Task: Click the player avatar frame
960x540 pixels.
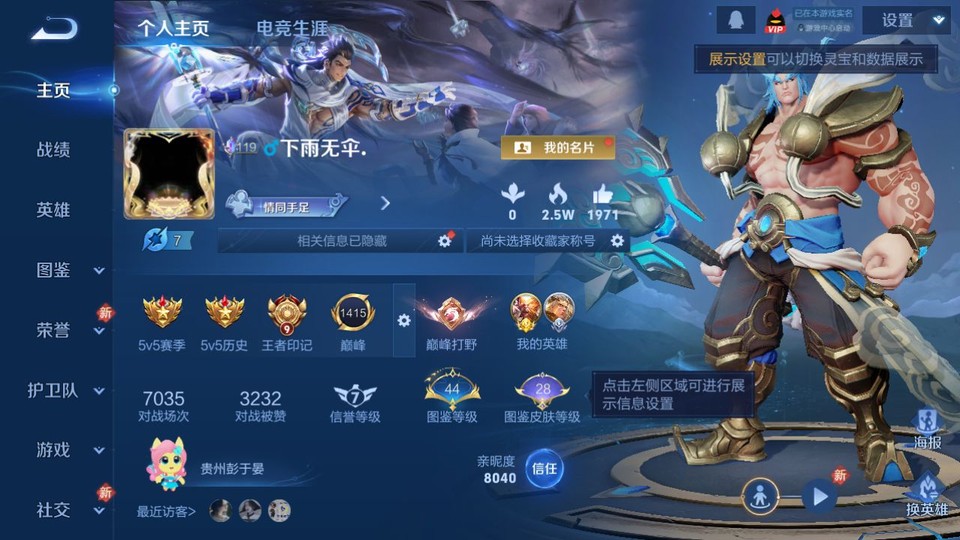Action: 169,173
